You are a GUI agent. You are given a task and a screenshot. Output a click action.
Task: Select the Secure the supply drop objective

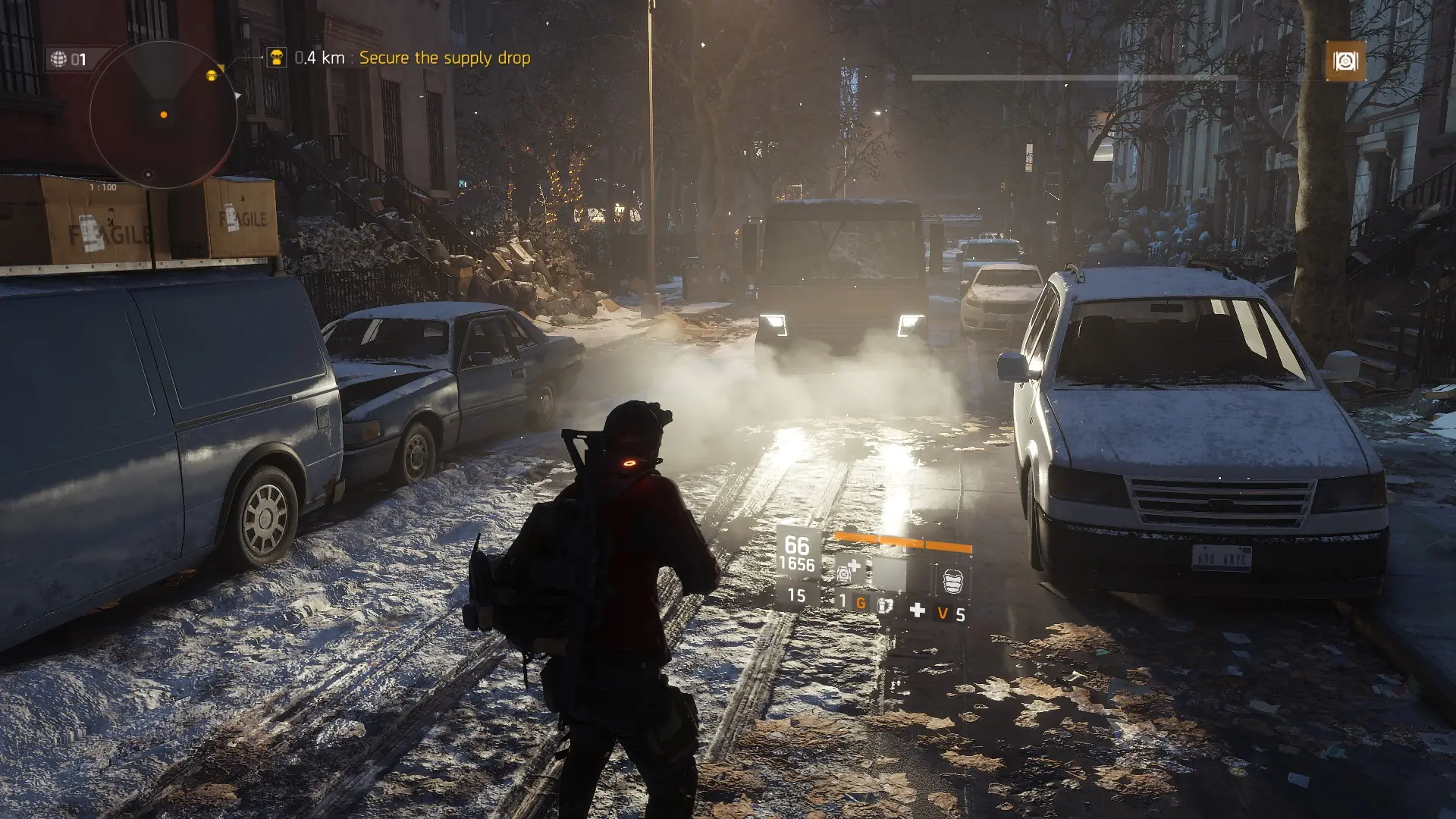pos(444,58)
